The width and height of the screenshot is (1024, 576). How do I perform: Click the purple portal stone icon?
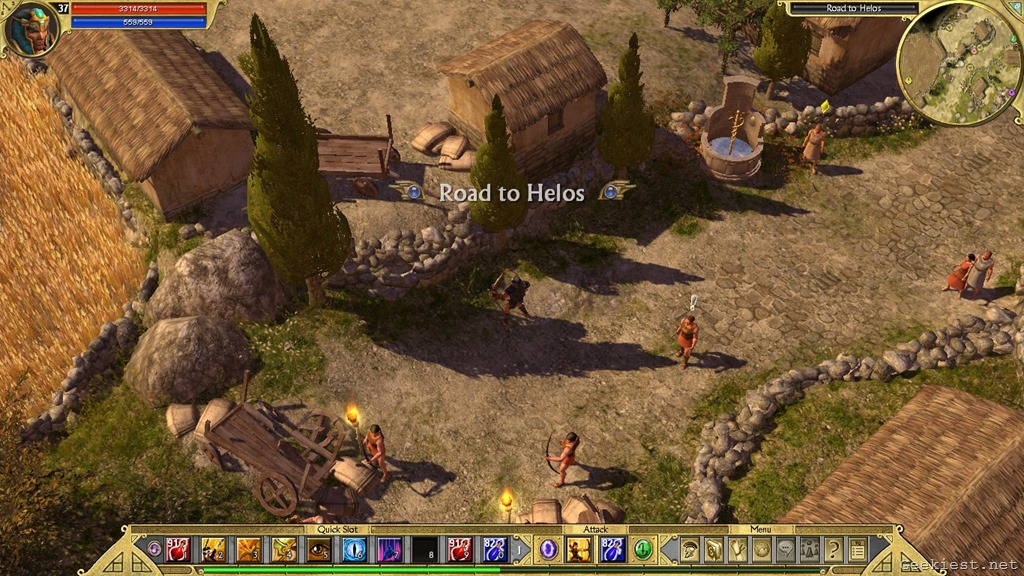pos(548,548)
